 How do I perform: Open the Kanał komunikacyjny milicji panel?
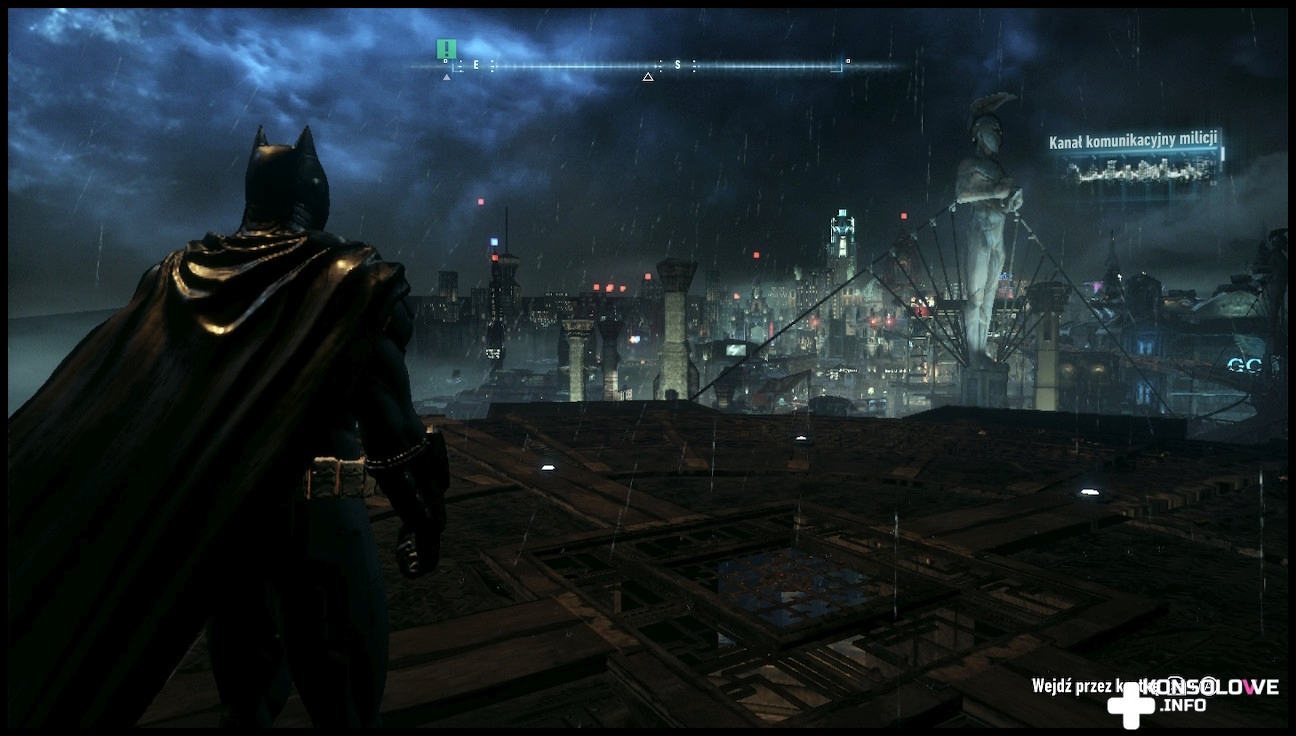click(1135, 160)
